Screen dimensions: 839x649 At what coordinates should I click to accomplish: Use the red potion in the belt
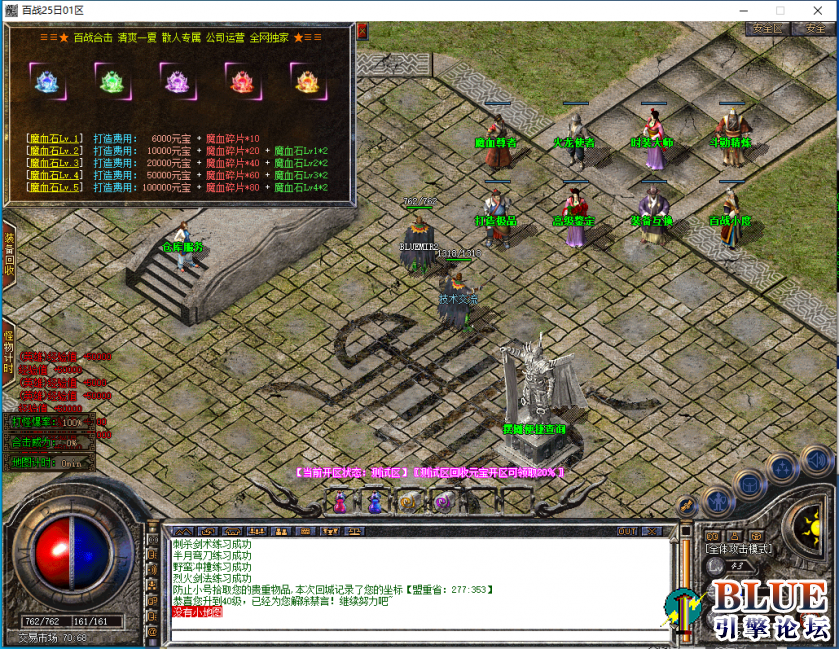click(340, 502)
